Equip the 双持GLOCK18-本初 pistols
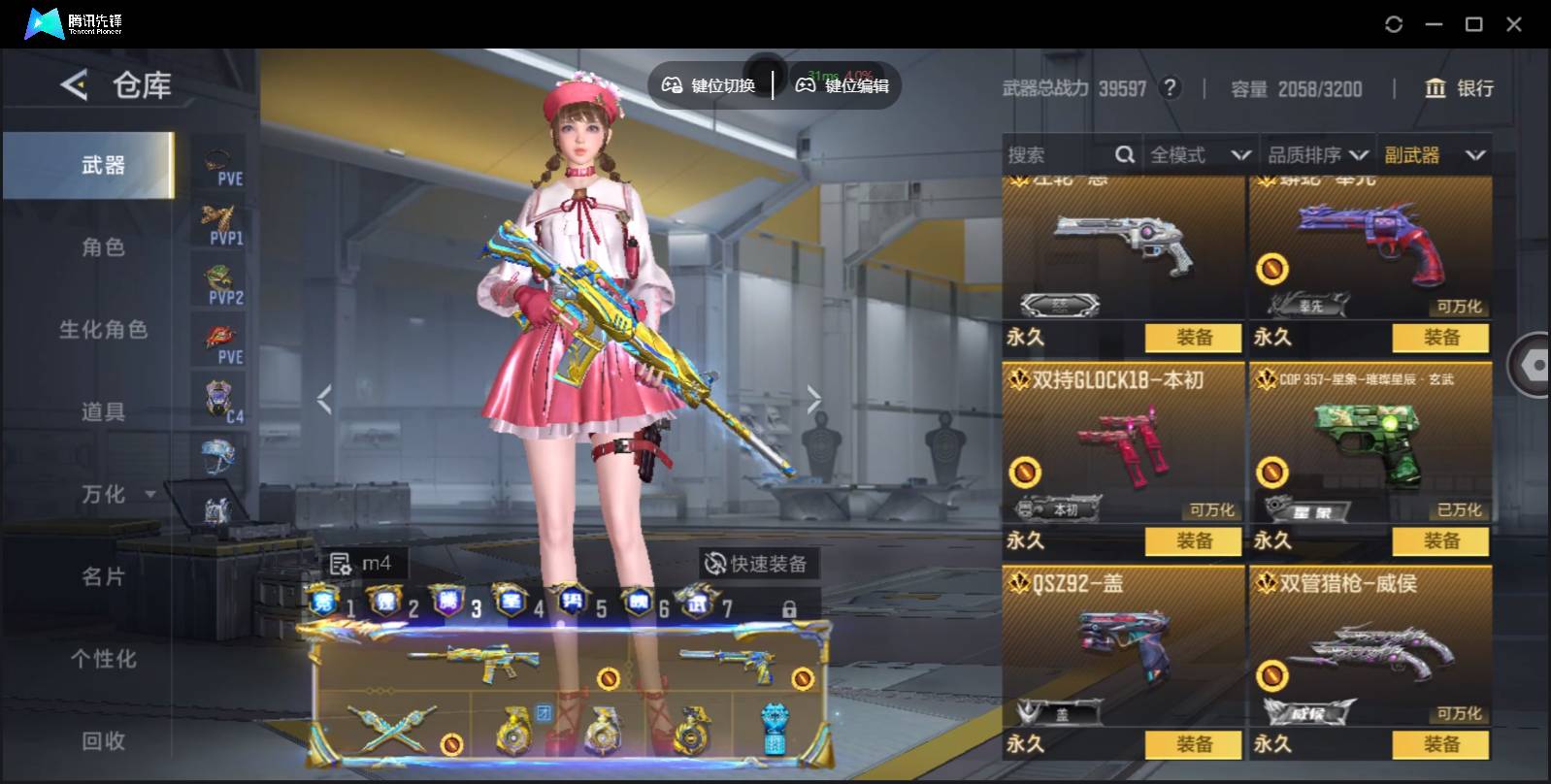This screenshot has height=784, width=1551. tap(1193, 540)
